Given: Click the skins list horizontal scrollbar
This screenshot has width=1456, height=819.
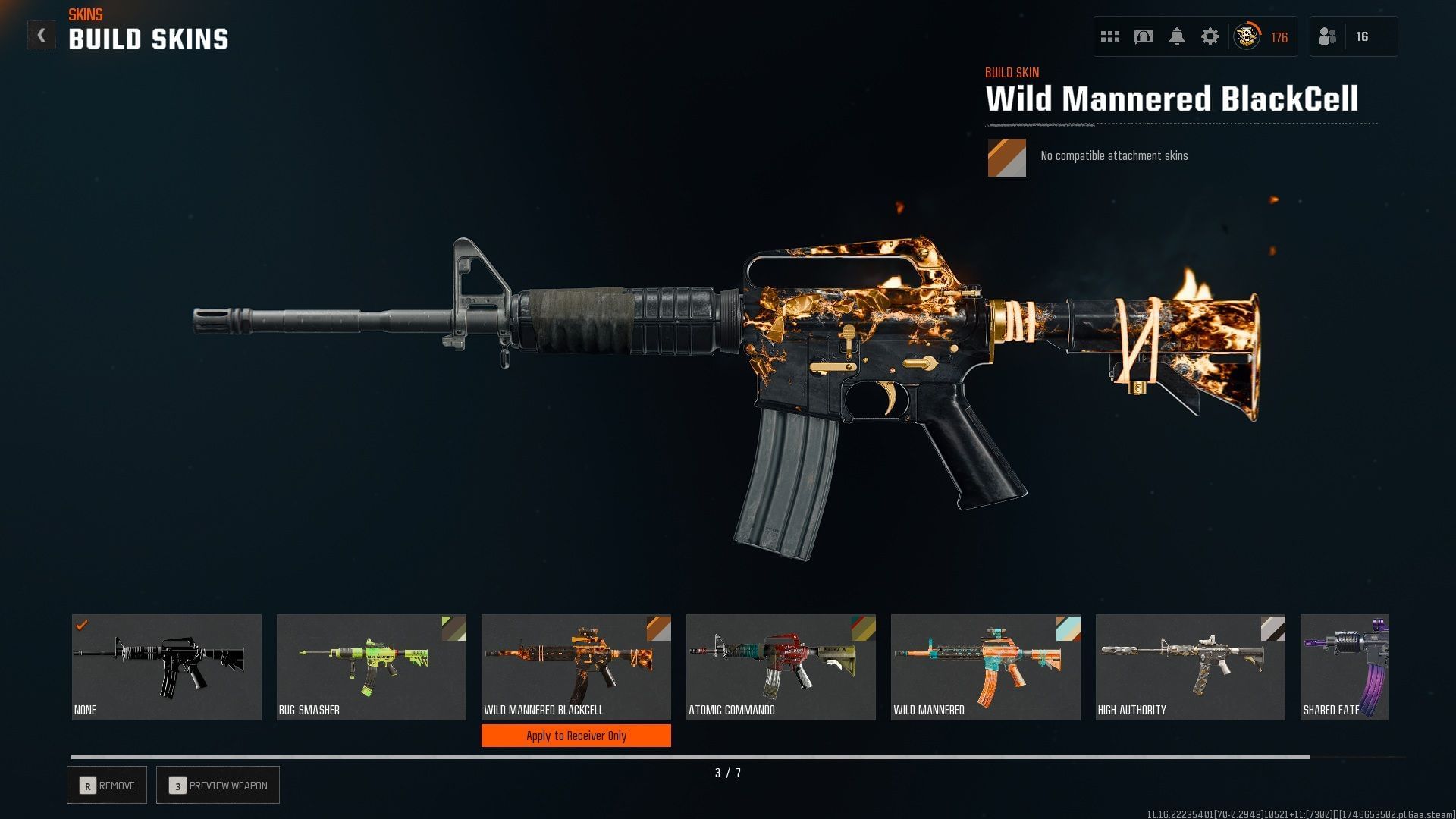Looking at the screenshot, I should pos(690,757).
